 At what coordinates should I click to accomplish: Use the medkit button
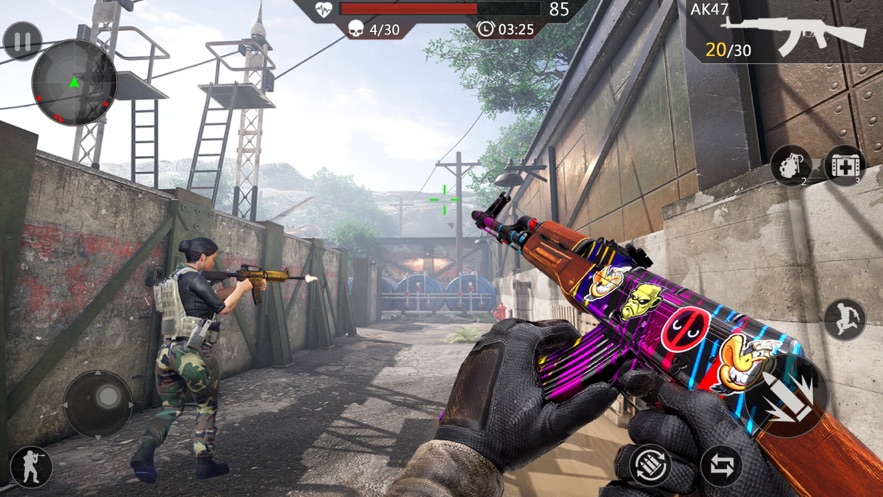click(844, 165)
